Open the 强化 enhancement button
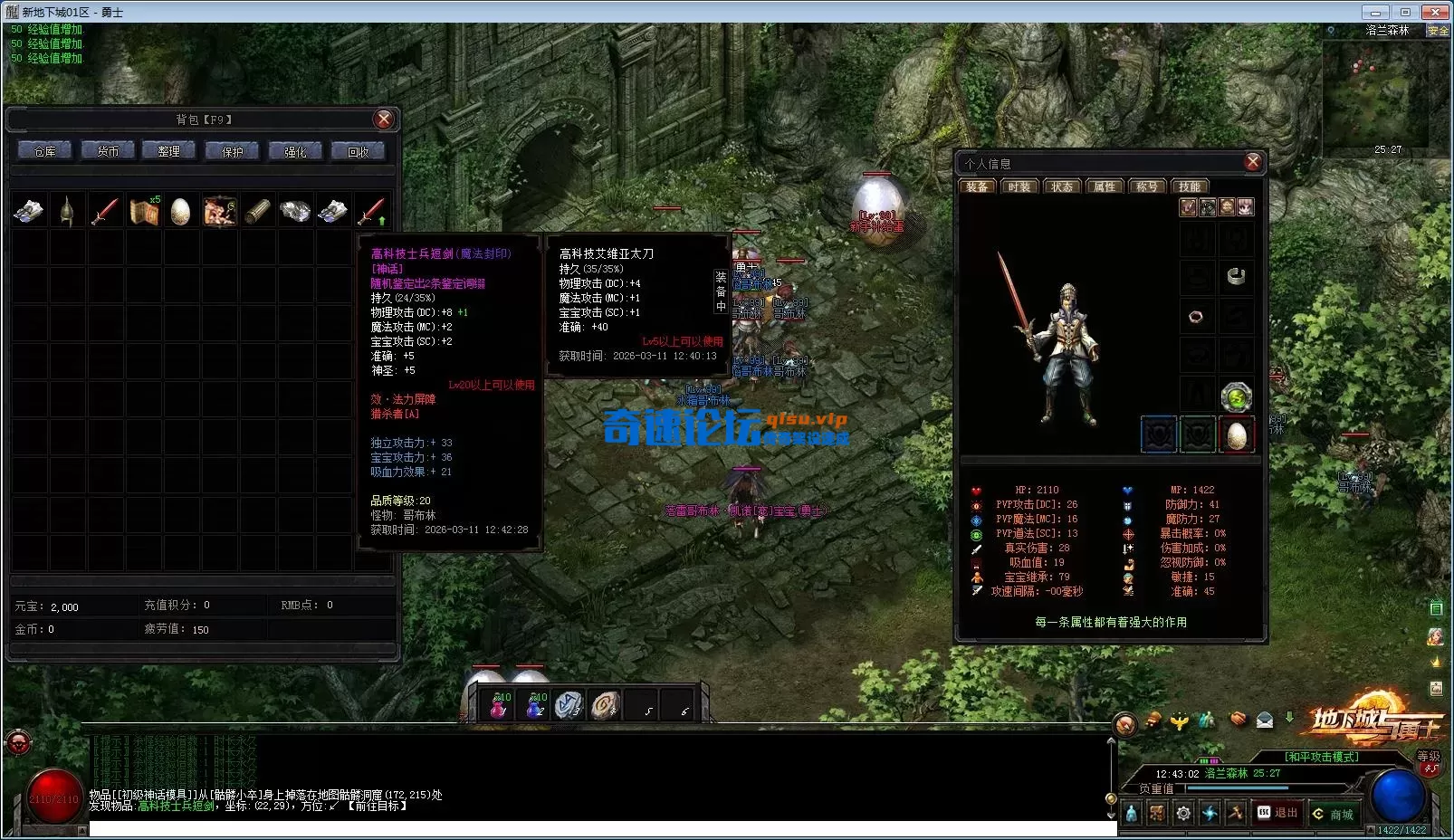 295,151
